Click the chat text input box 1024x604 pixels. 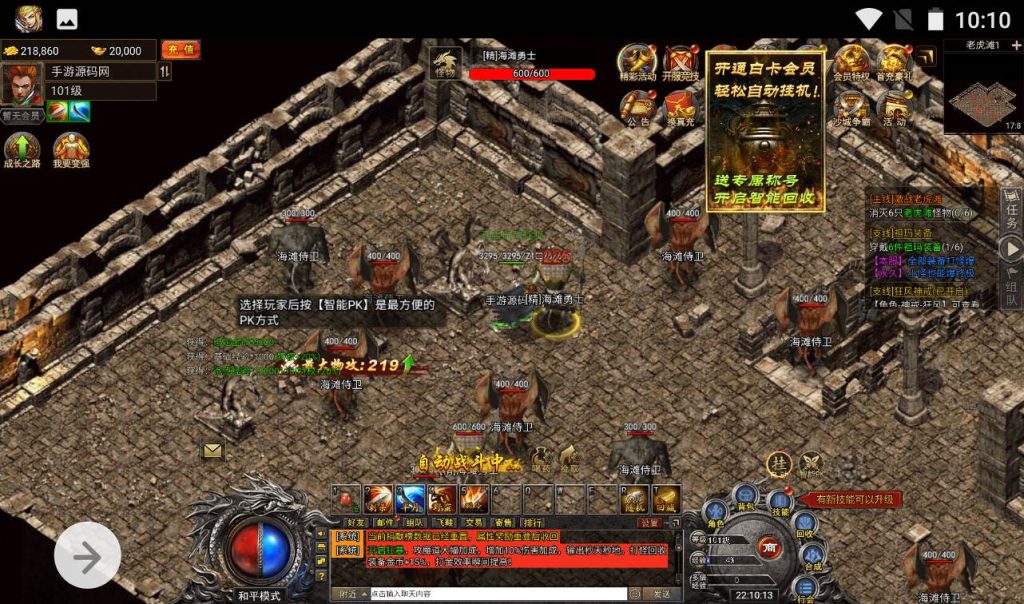(497, 594)
